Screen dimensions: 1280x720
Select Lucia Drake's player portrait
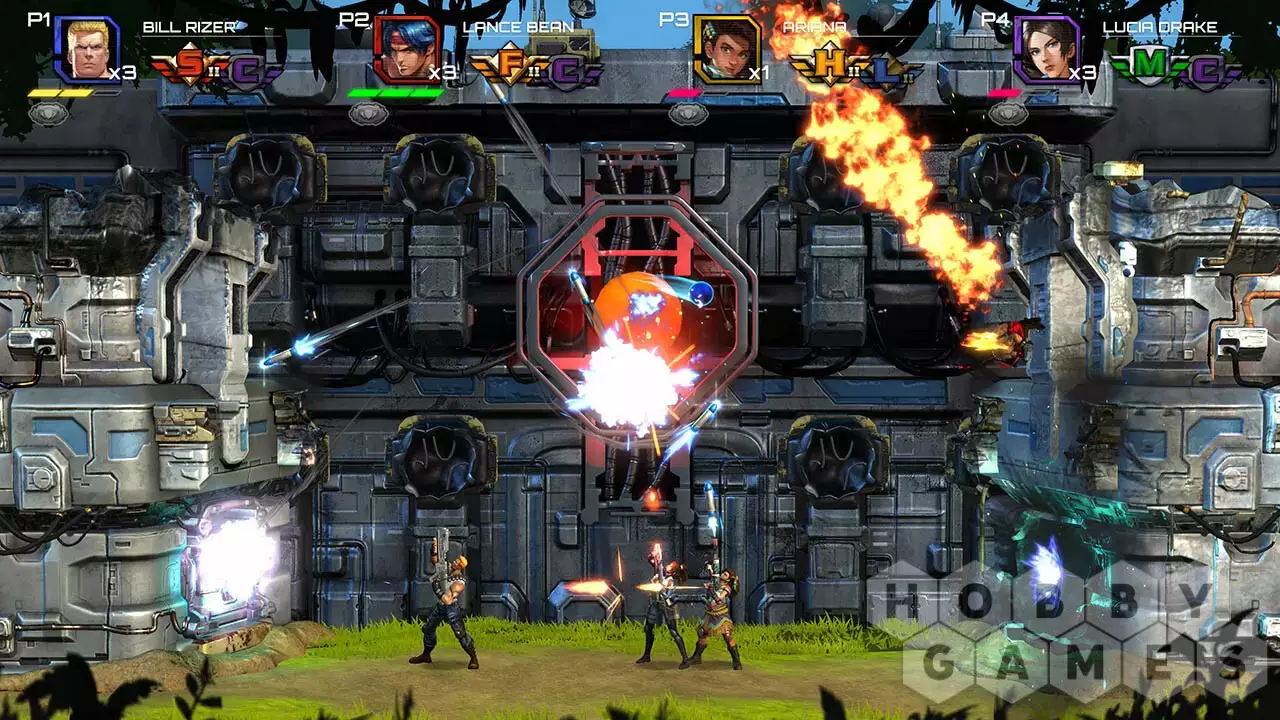click(1047, 49)
